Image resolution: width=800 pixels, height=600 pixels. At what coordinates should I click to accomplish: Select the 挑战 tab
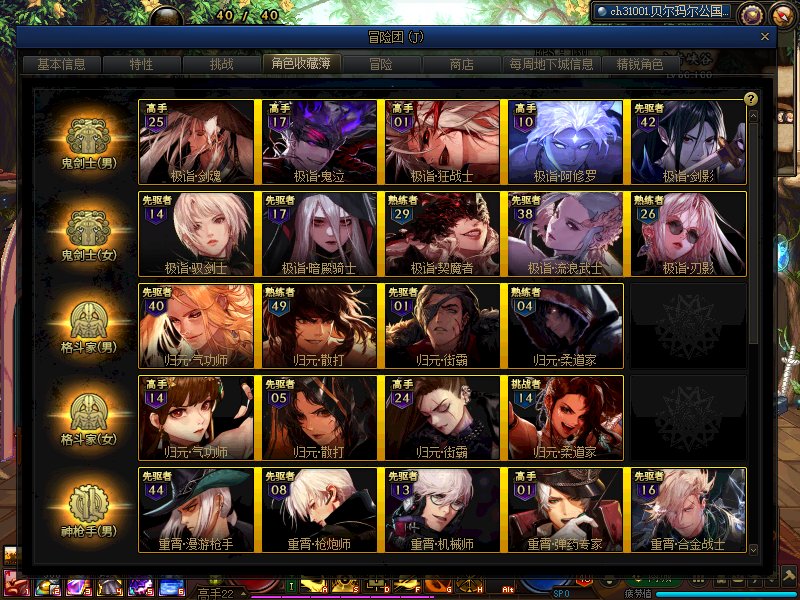tap(221, 64)
